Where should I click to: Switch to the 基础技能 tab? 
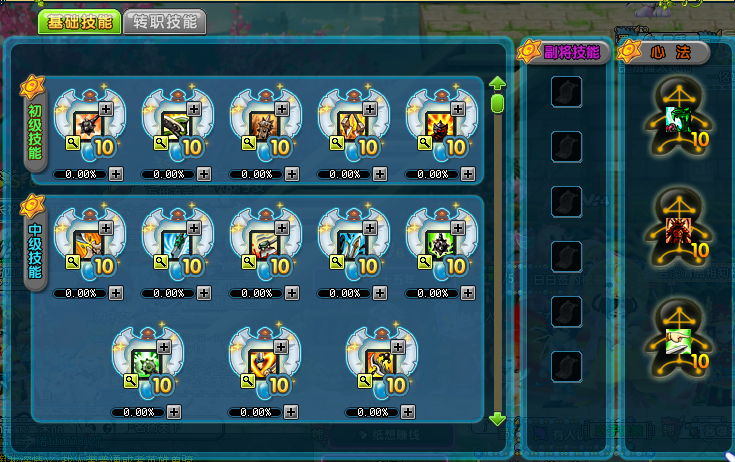coord(79,22)
